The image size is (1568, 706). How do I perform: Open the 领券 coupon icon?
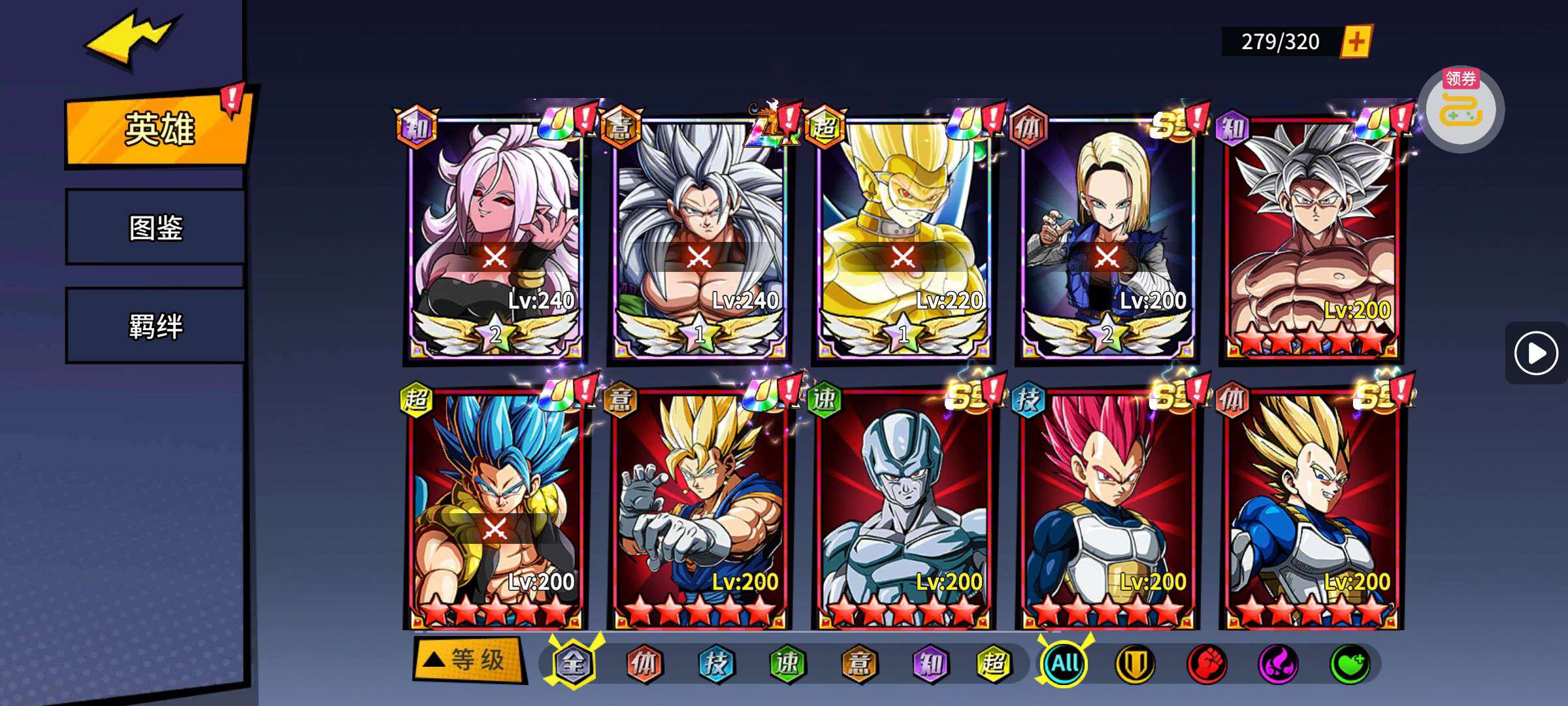(1461, 109)
